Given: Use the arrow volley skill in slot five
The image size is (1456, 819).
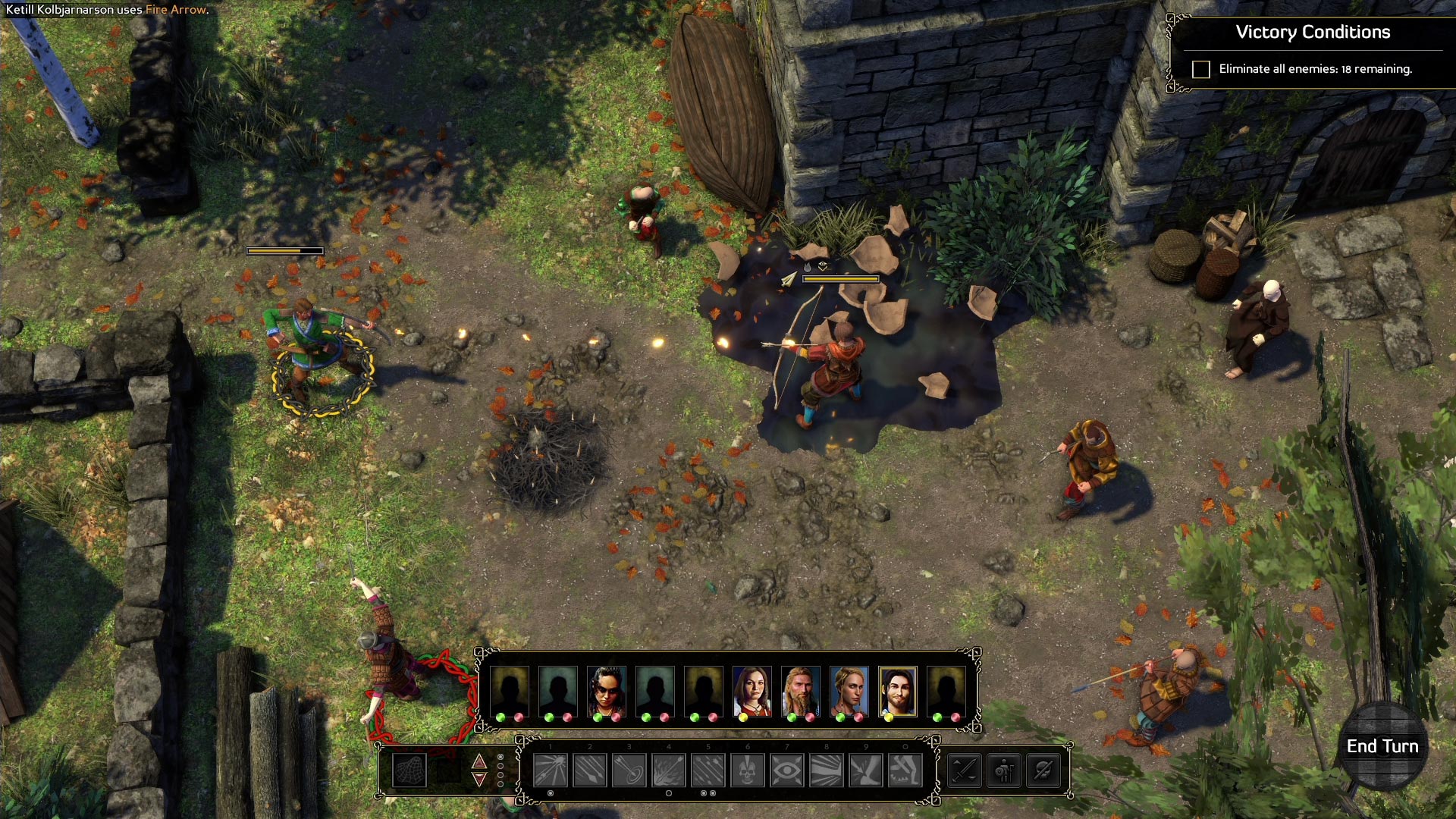Looking at the screenshot, I should pyautogui.click(x=708, y=771).
